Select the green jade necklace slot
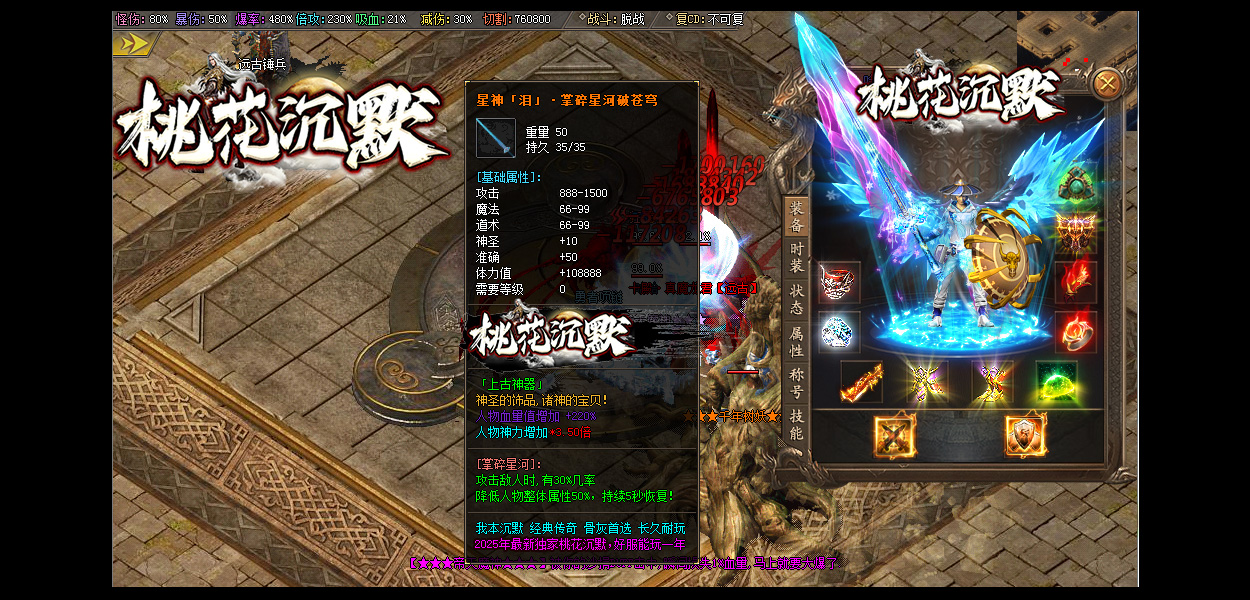This screenshot has width=1250, height=600. (1076, 184)
